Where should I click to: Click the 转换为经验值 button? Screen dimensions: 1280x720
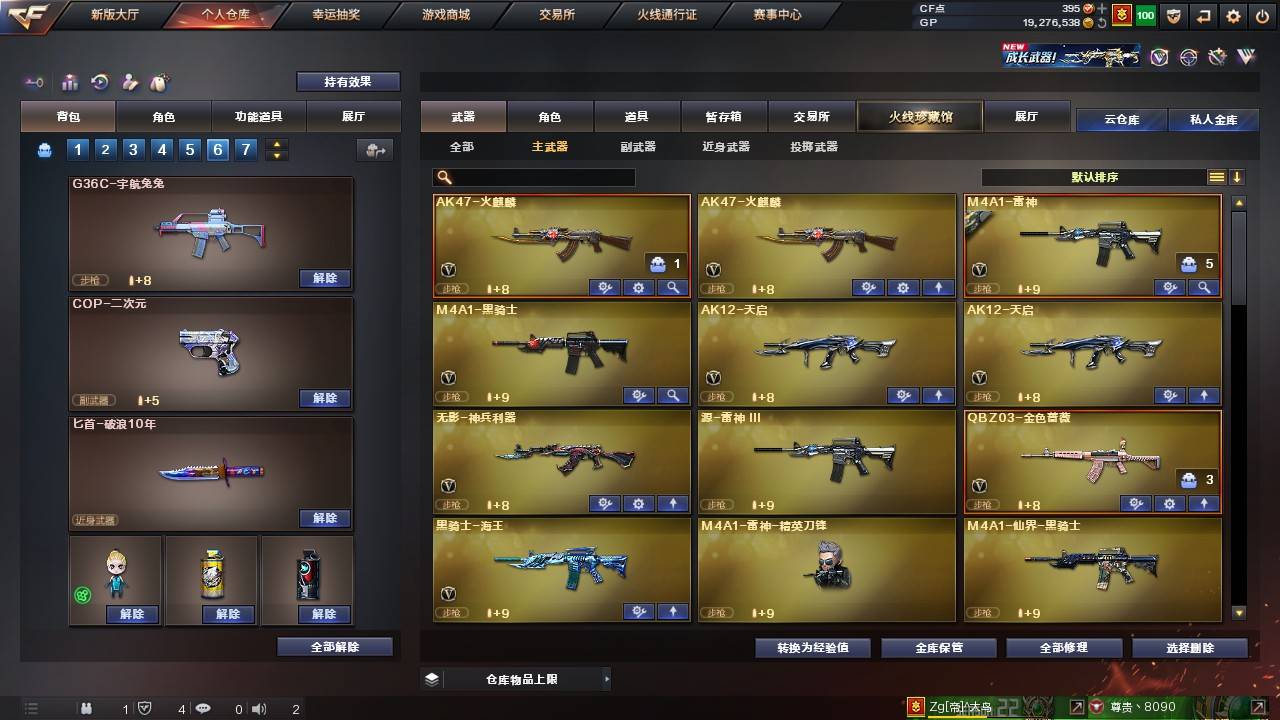click(x=813, y=647)
